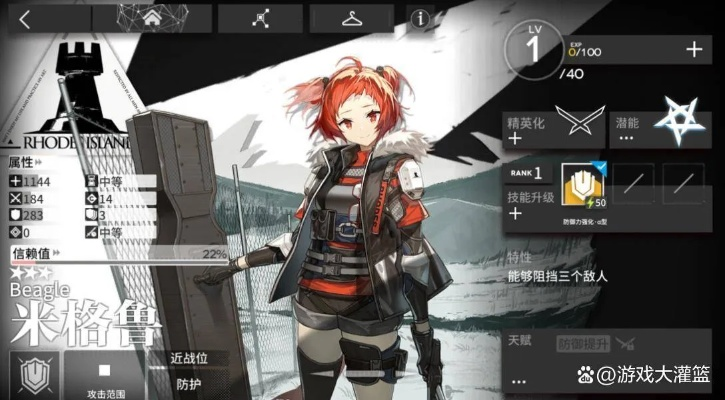Go back using the arrow button
The height and width of the screenshot is (400, 725).
pos(26,18)
